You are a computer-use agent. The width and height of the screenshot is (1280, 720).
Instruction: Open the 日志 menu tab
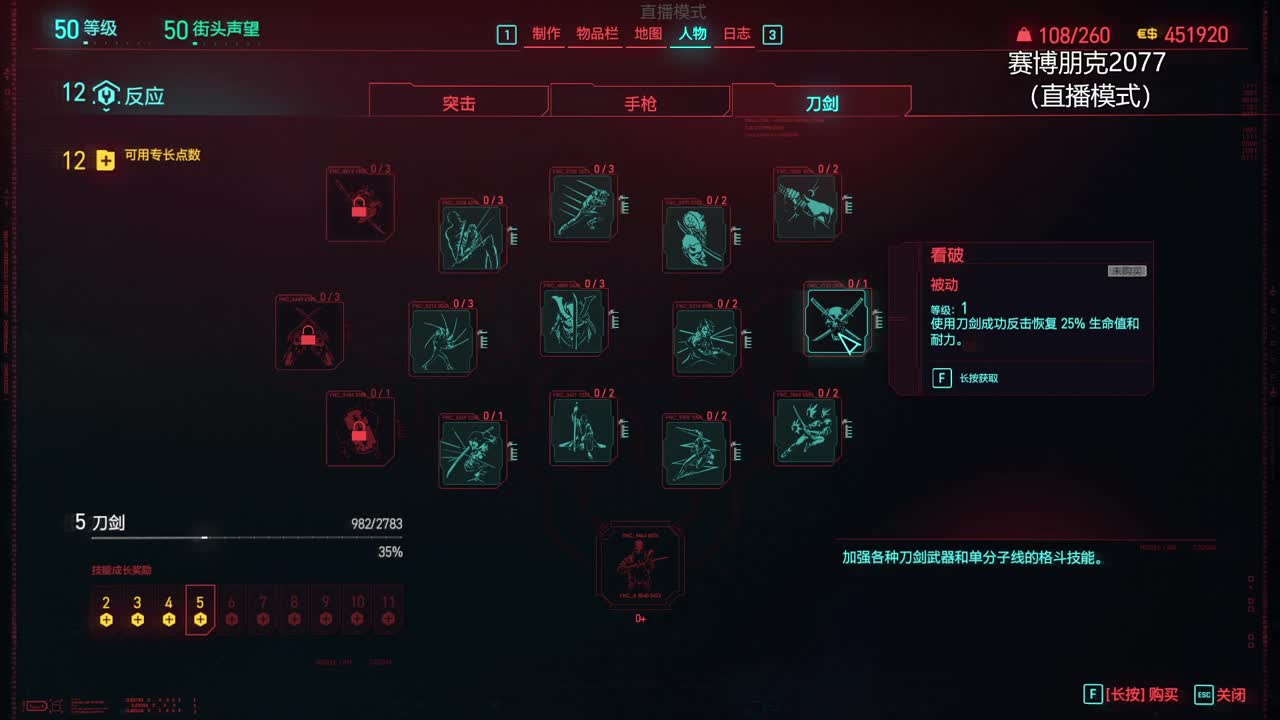coord(737,33)
